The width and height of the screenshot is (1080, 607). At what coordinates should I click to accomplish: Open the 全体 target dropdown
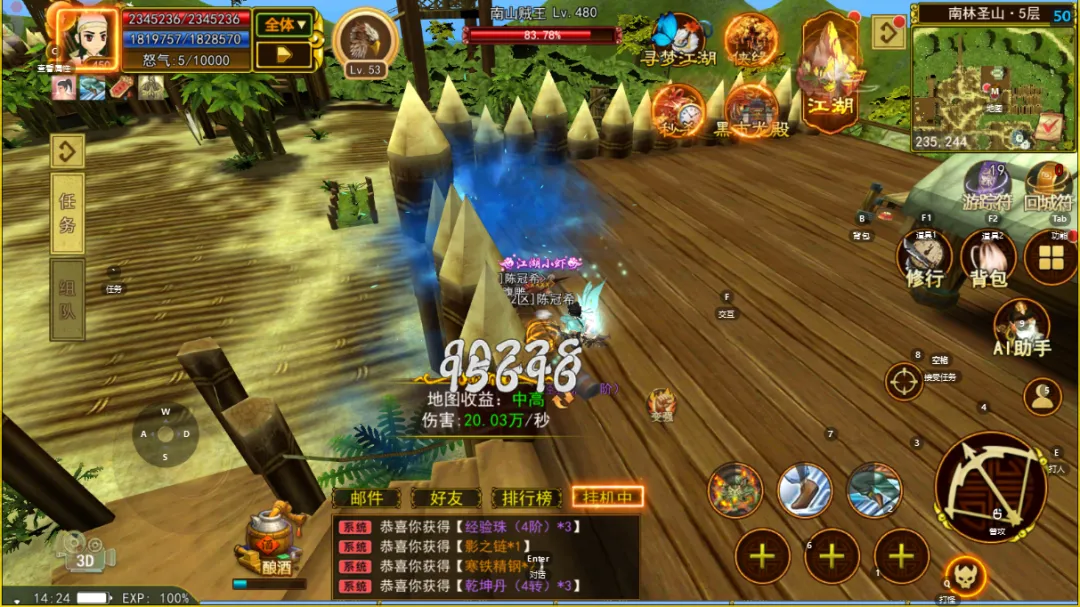(283, 25)
